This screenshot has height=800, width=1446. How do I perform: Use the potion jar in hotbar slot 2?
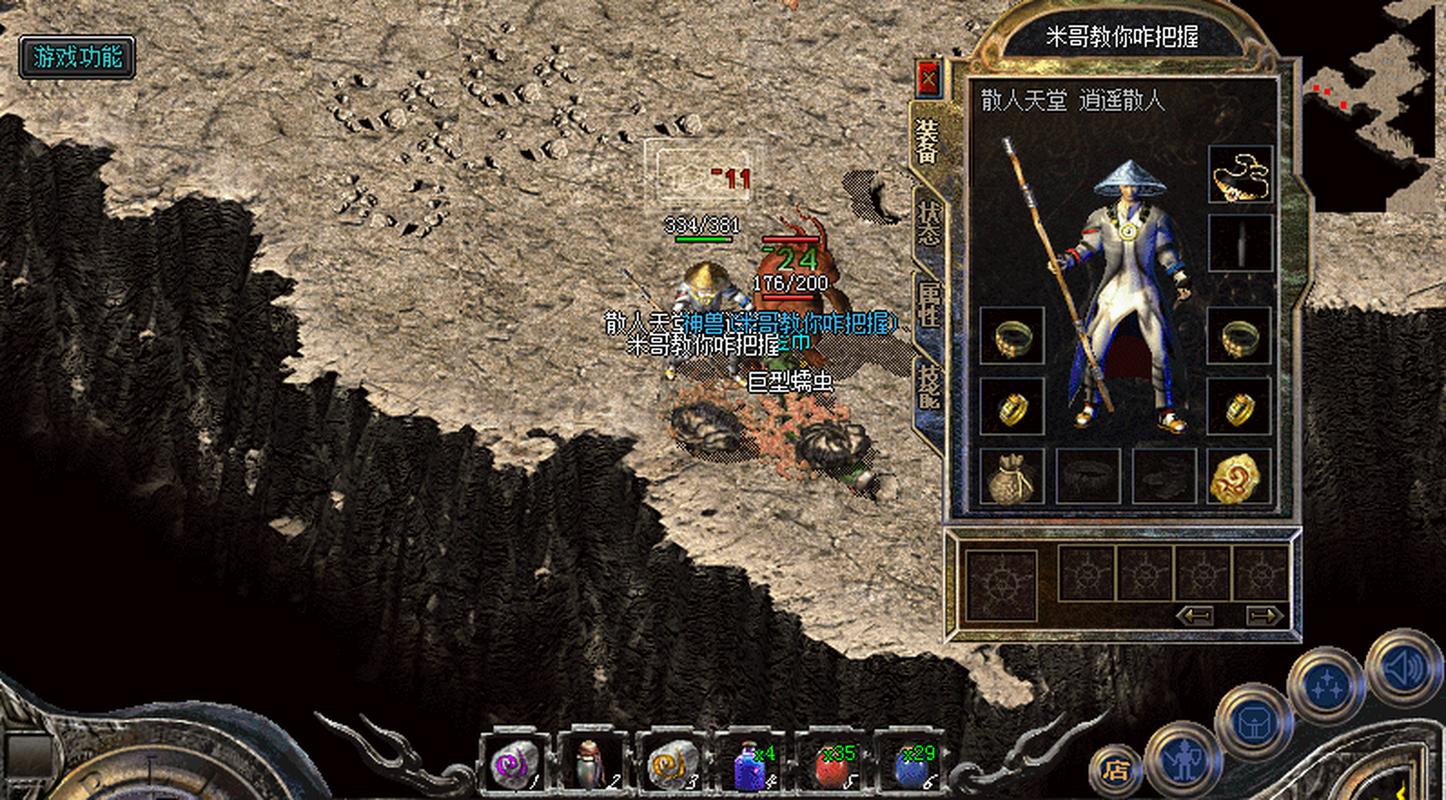tap(592, 765)
